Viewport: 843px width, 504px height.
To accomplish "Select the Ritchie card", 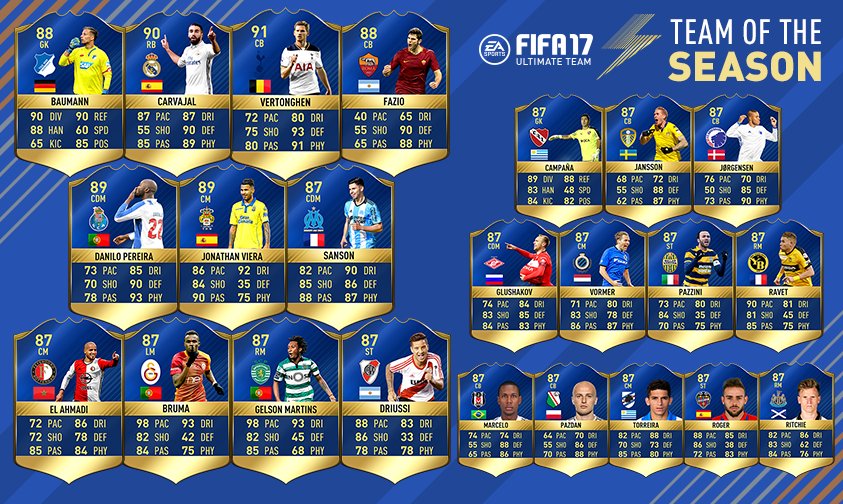I will point(796,415).
